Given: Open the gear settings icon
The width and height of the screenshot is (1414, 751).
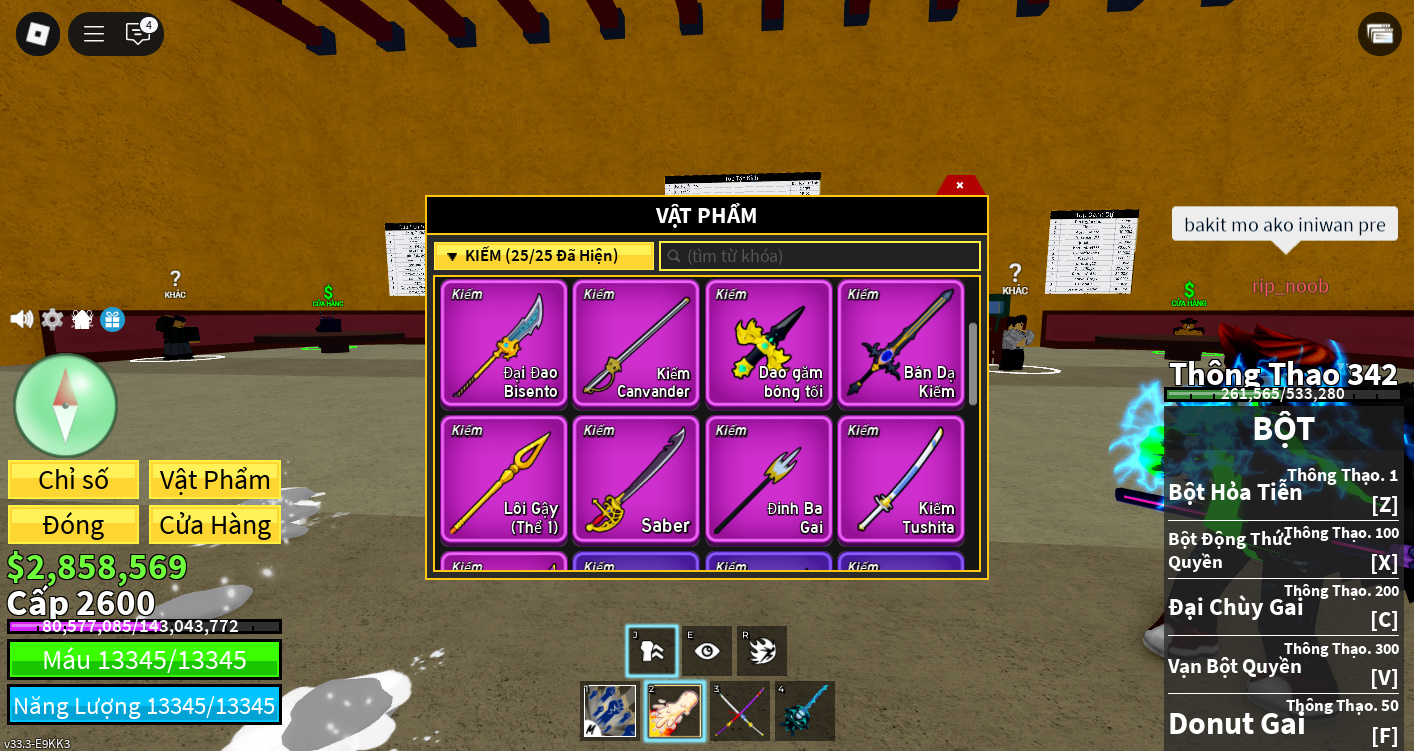Looking at the screenshot, I should point(52,319).
